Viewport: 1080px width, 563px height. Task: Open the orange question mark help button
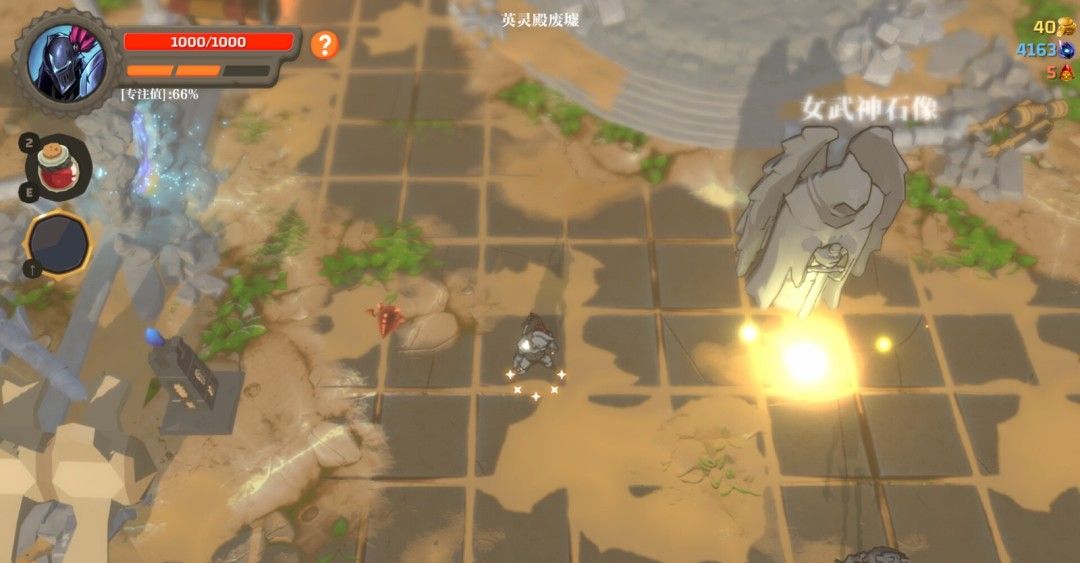(324, 44)
